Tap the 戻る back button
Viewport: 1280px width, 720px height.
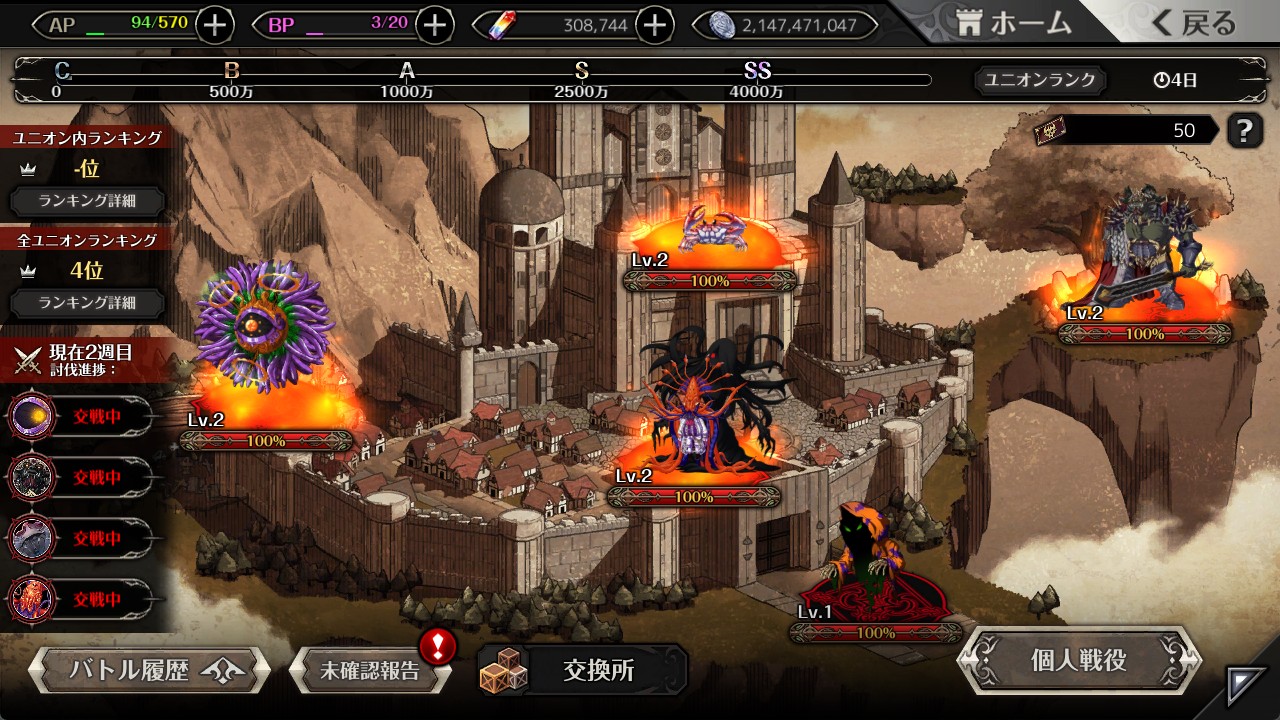pyautogui.click(x=1193, y=24)
